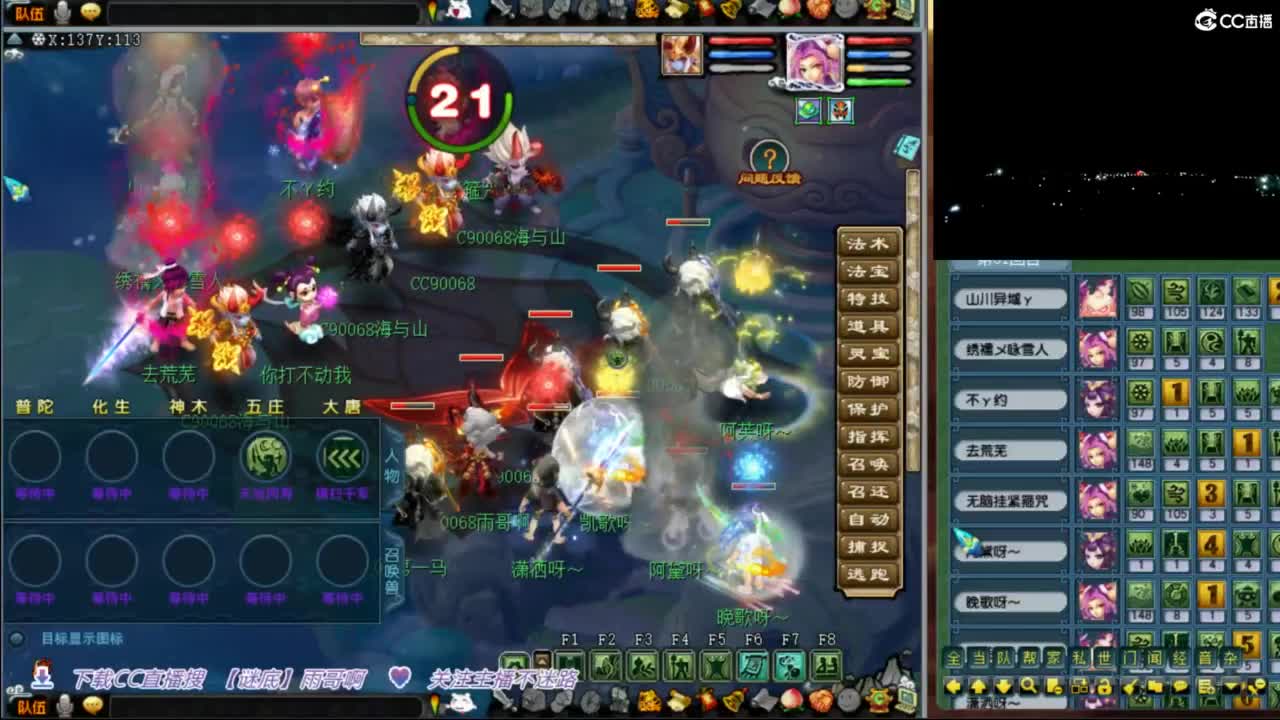Open the yellow dropdown arrow in chat toolbar
Viewport: 1280px width, 720px height.
1230,686
